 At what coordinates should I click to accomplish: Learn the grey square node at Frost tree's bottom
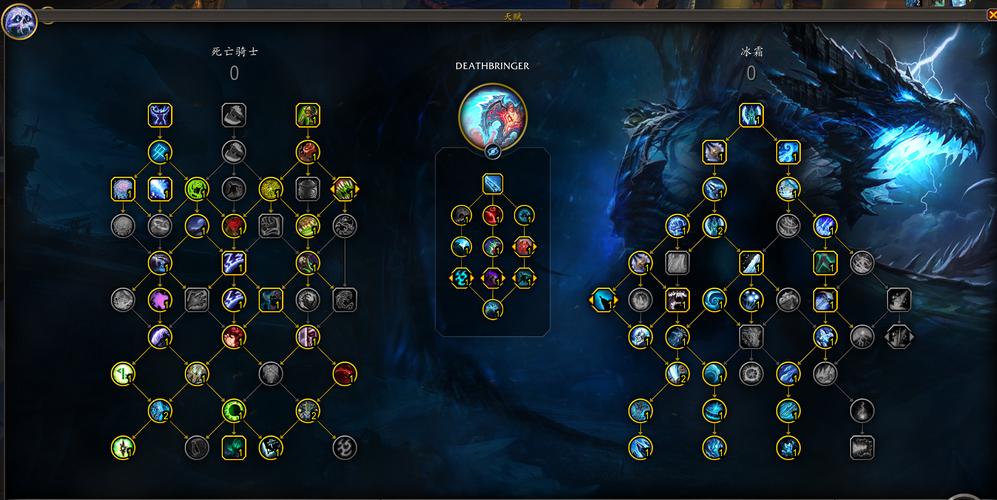861,447
